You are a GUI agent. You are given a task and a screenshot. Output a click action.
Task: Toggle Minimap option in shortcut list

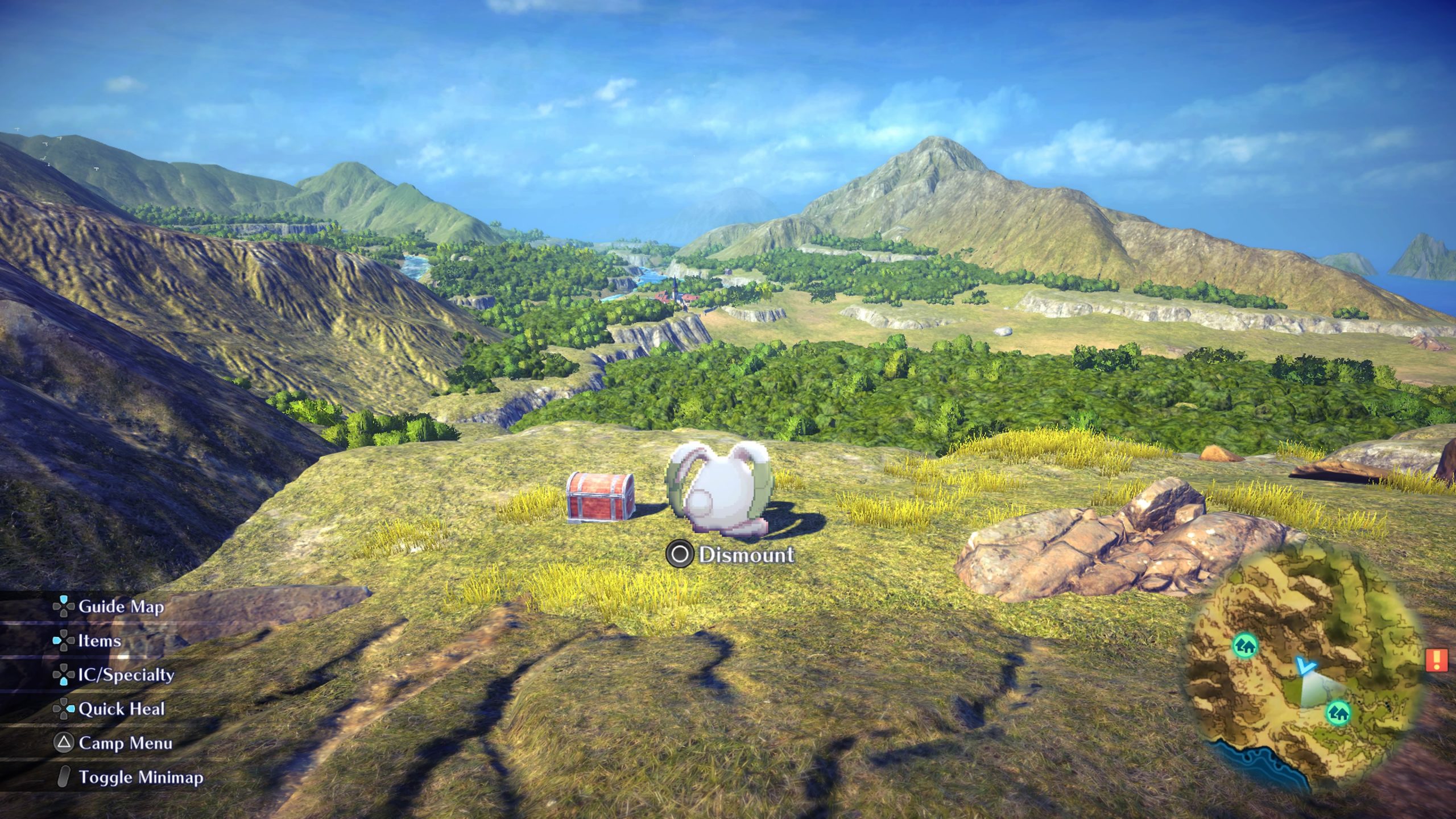140,777
